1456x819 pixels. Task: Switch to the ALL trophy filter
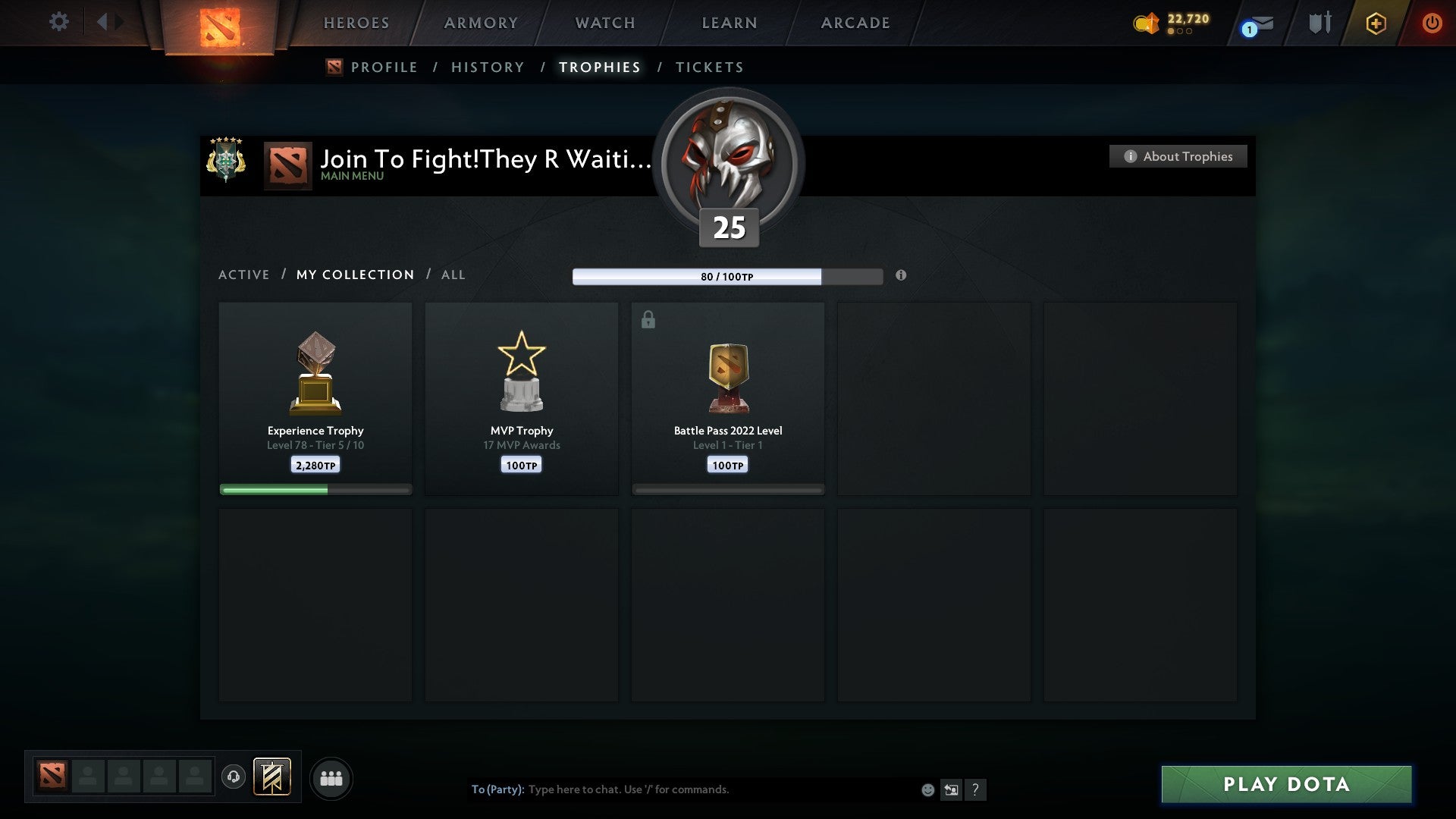point(453,275)
